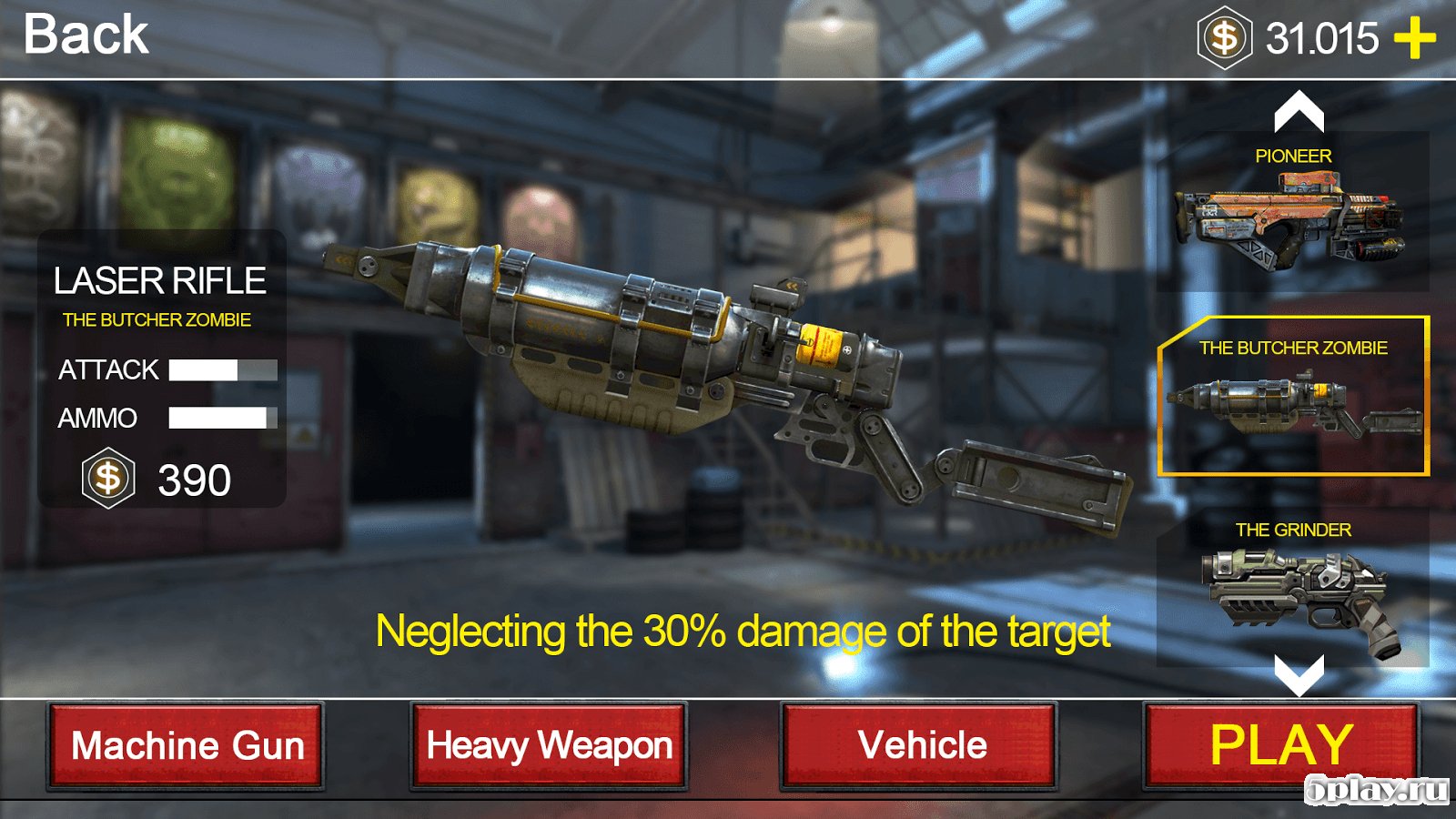Open the Heavy Weapon category
The width and height of the screenshot is (1456, 819).
[x=549, y=745]
